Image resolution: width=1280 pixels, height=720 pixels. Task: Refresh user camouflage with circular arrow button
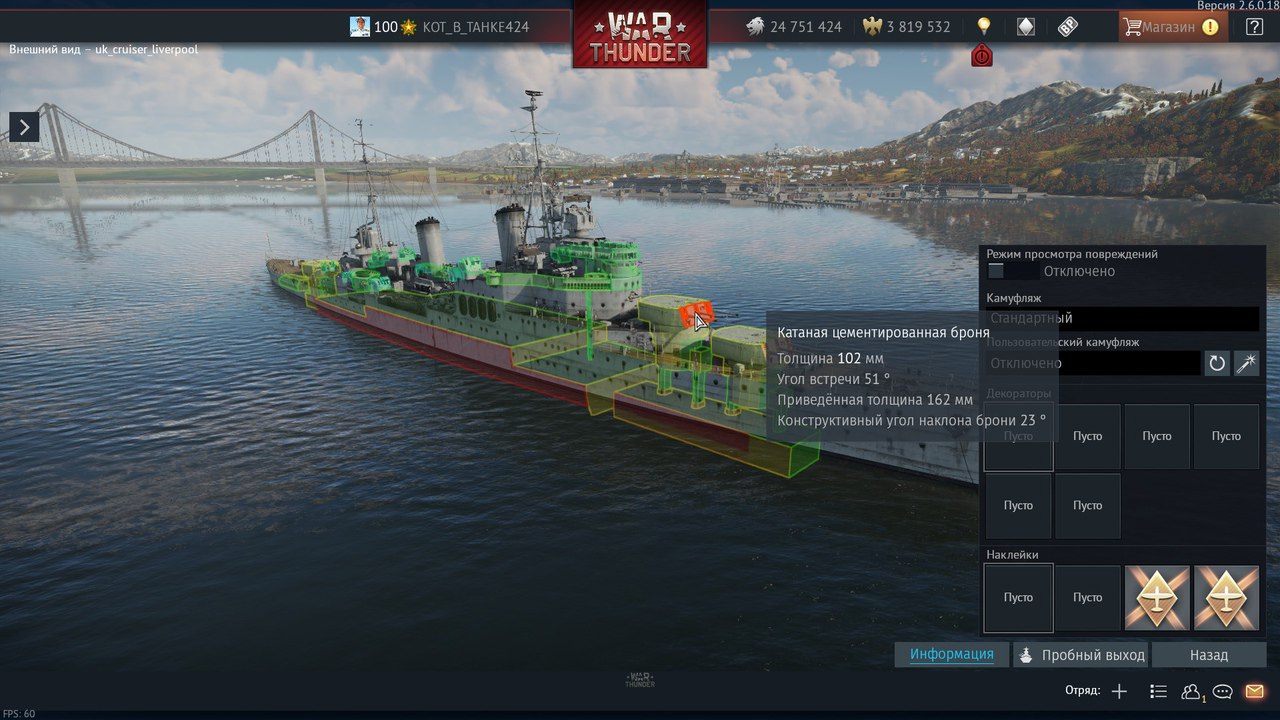[1217, 363]
